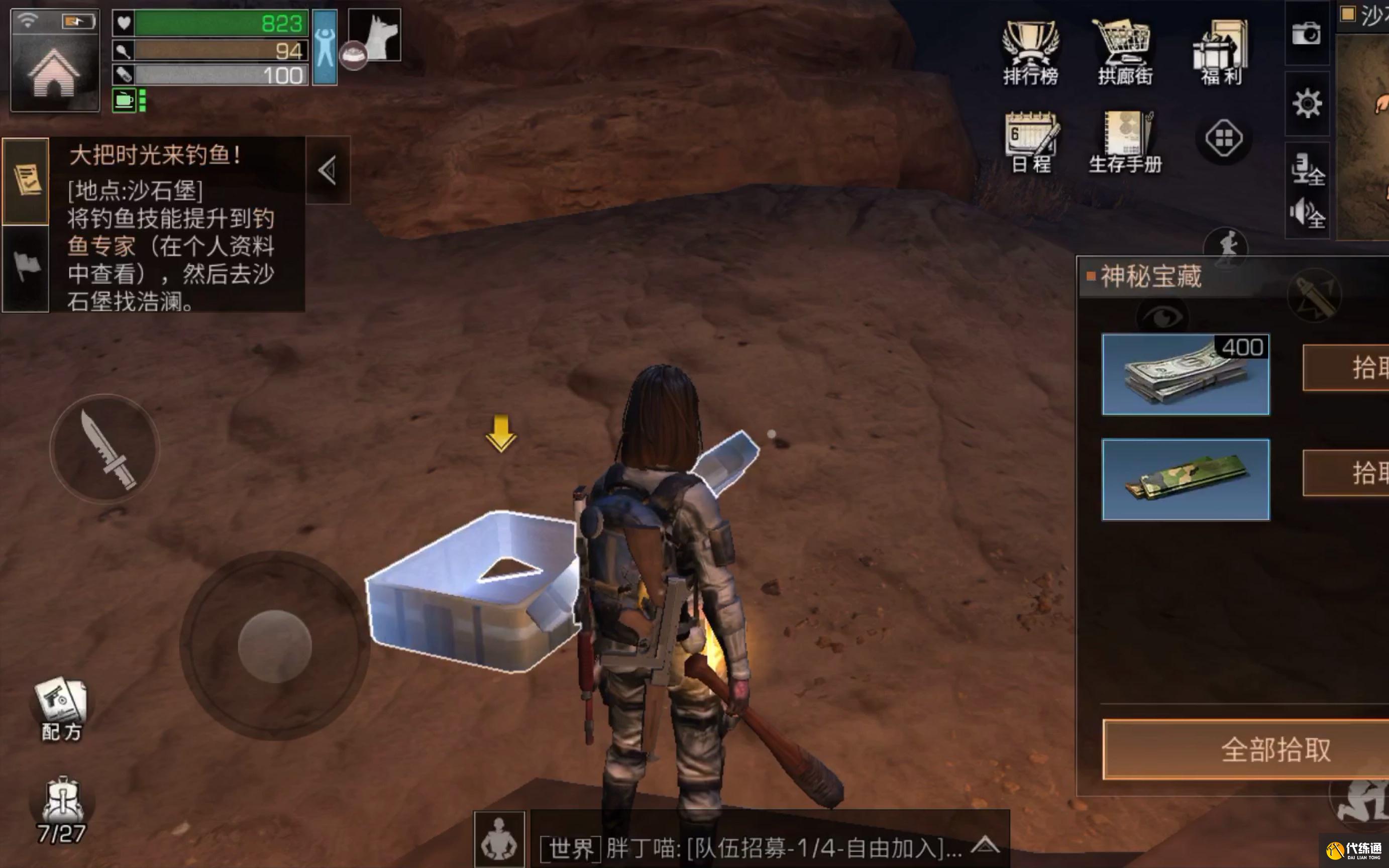Open settings via the gear icon

pyautogui.click(x=1307, y=104)
